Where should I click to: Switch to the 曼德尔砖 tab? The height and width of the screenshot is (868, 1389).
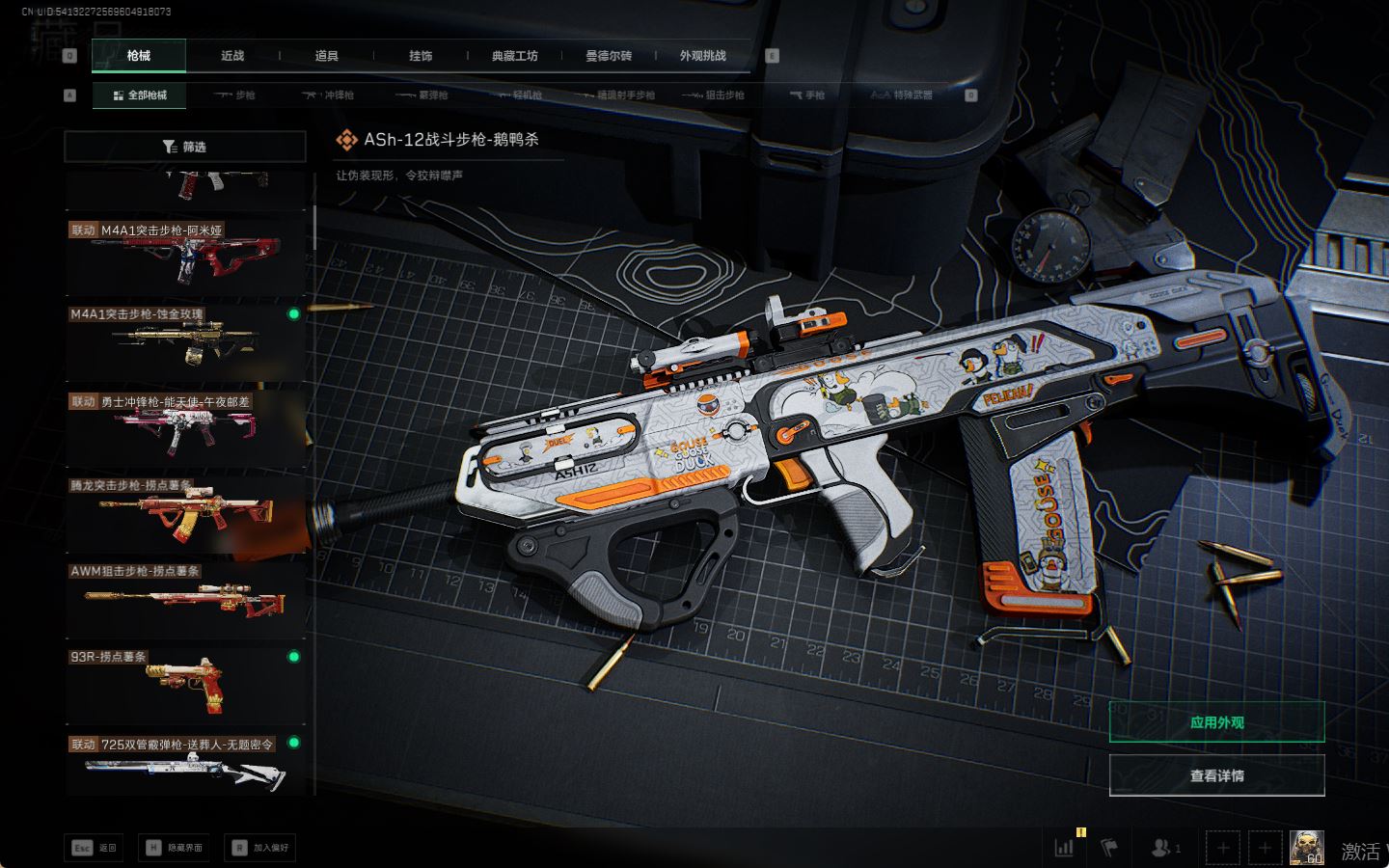tap(609, 56)
